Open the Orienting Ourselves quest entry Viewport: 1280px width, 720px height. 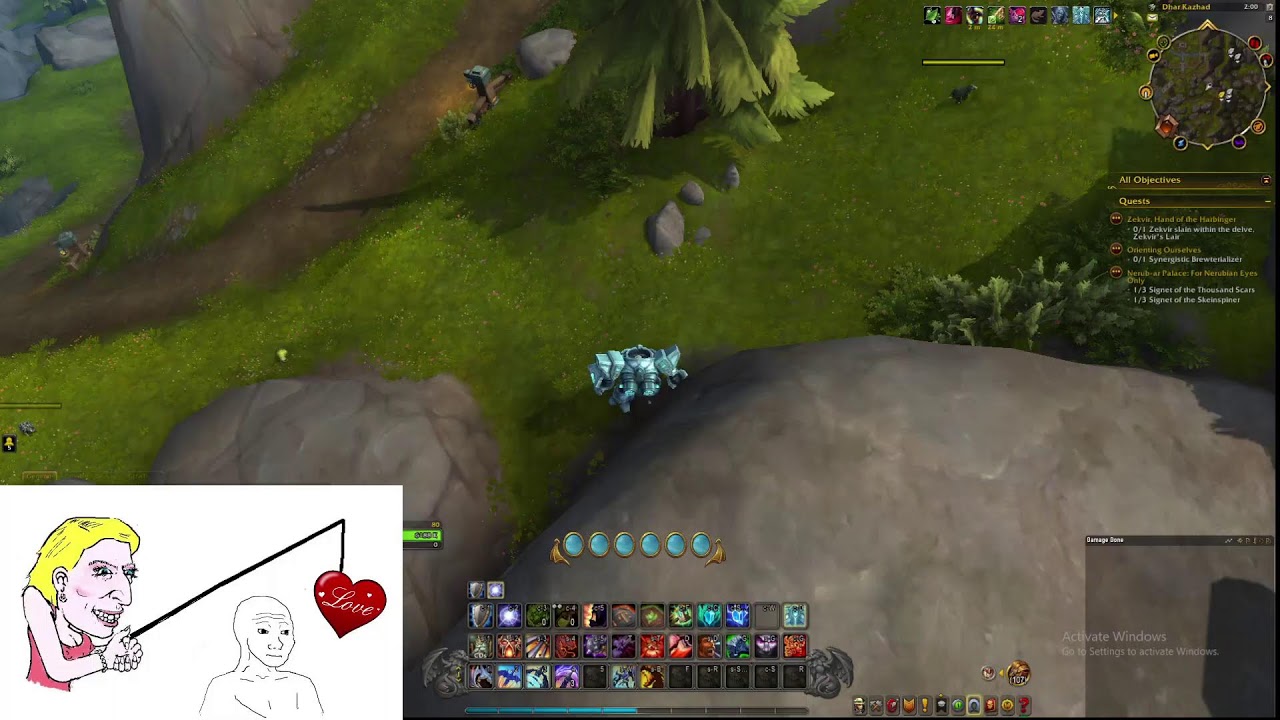click(1164, 249)
